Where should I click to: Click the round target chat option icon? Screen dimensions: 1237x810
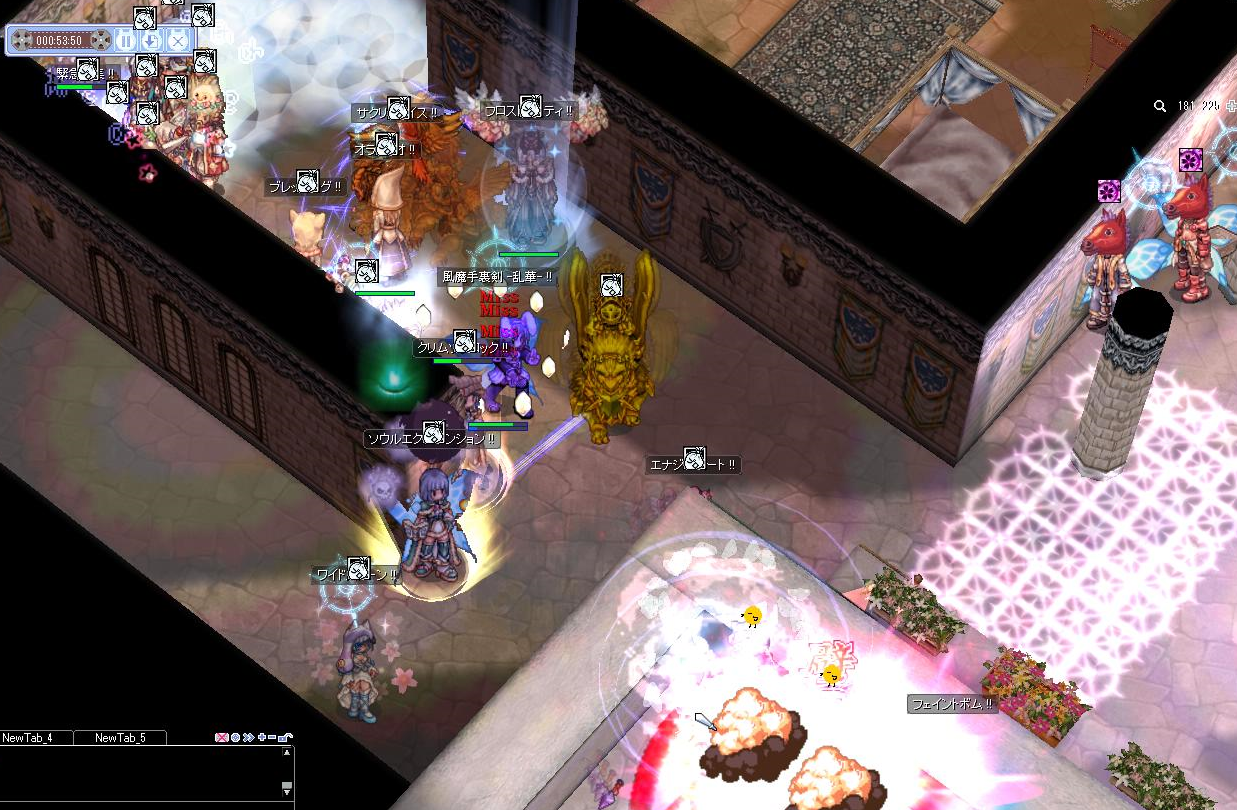[235, 738]
